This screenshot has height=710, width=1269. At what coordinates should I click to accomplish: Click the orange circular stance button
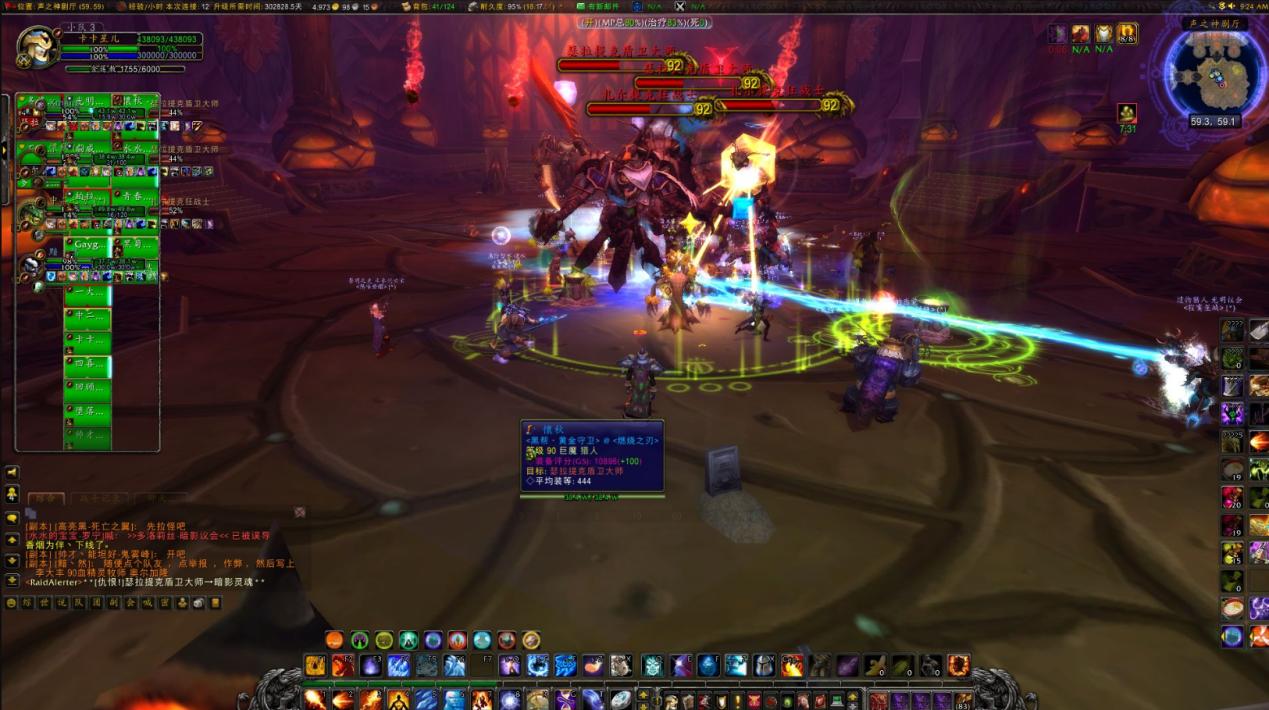334,640
